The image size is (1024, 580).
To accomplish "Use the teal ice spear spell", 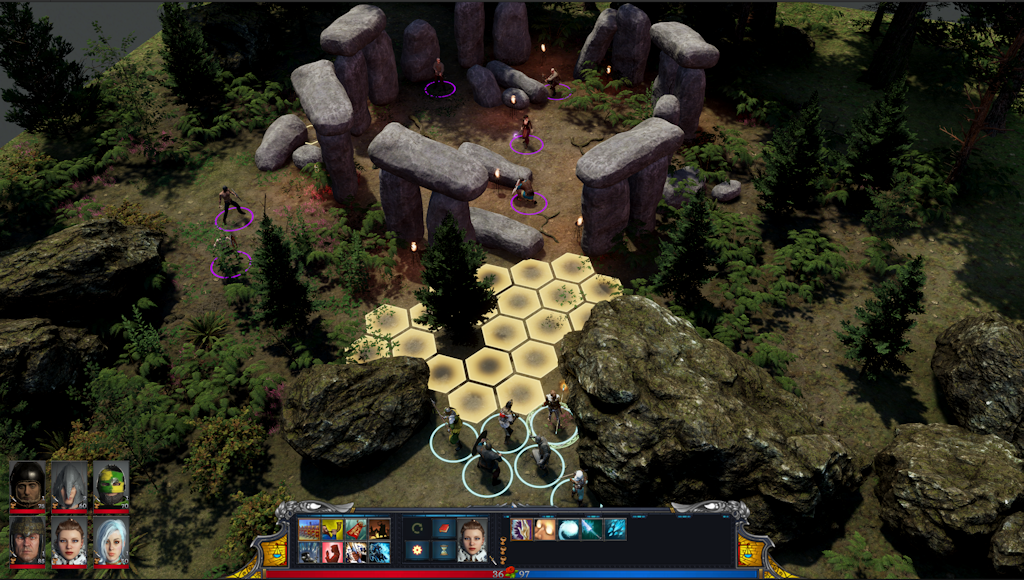I will tap(592, 529).
